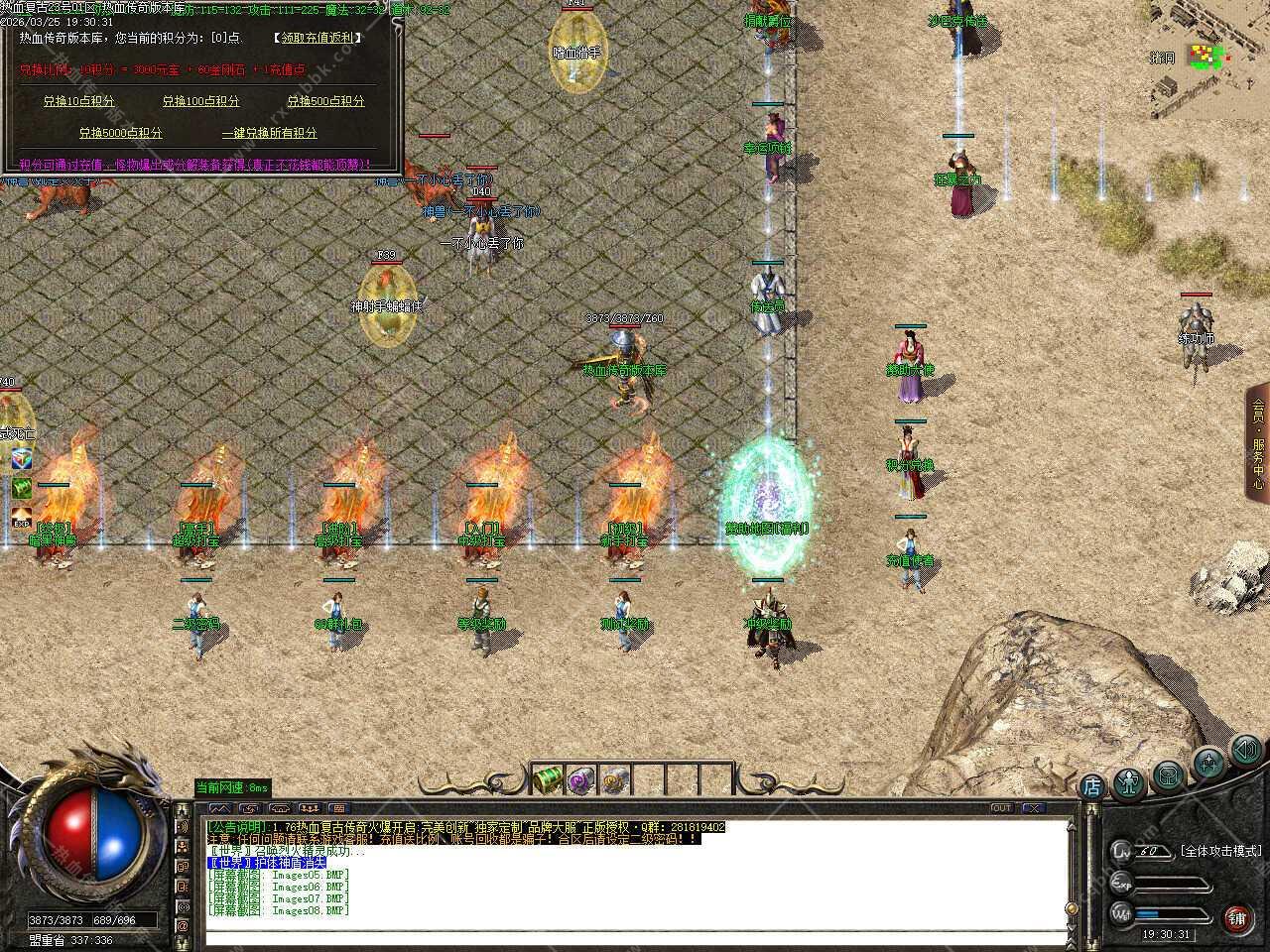
Task: Click the OUT button above chat
Action: tap(1002, 808)
